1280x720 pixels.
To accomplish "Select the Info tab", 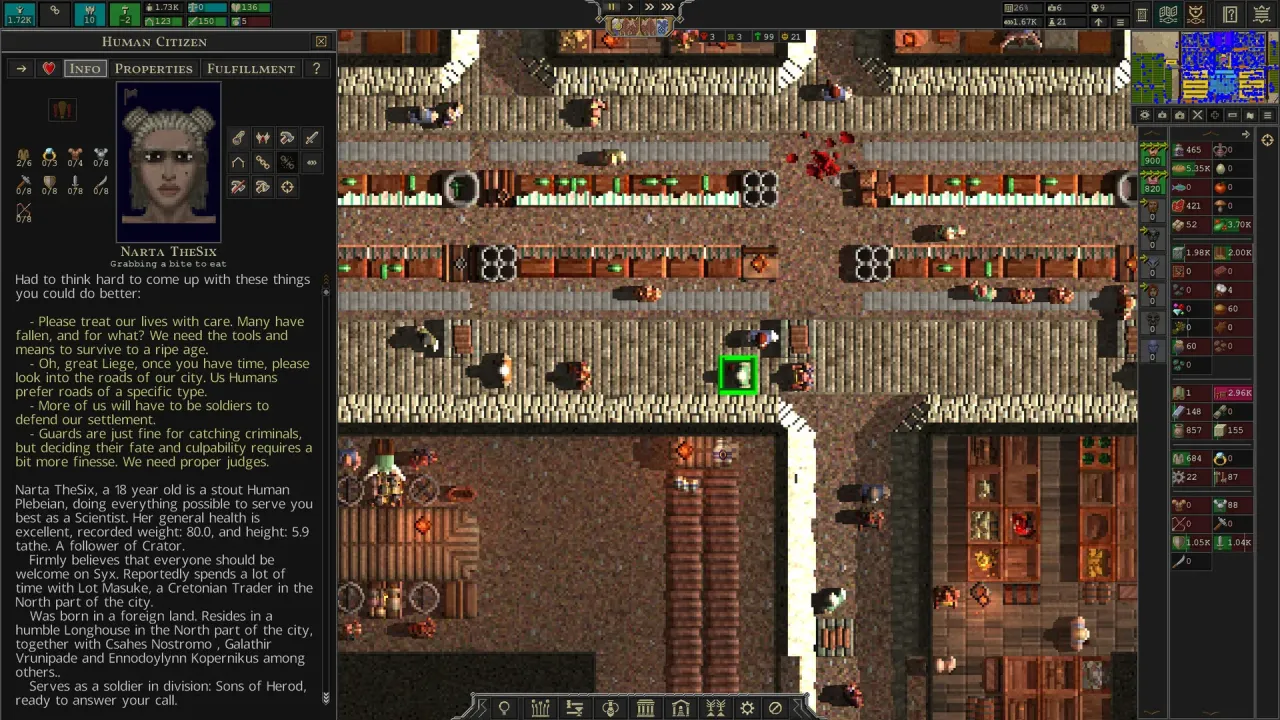I will point(84,69).
